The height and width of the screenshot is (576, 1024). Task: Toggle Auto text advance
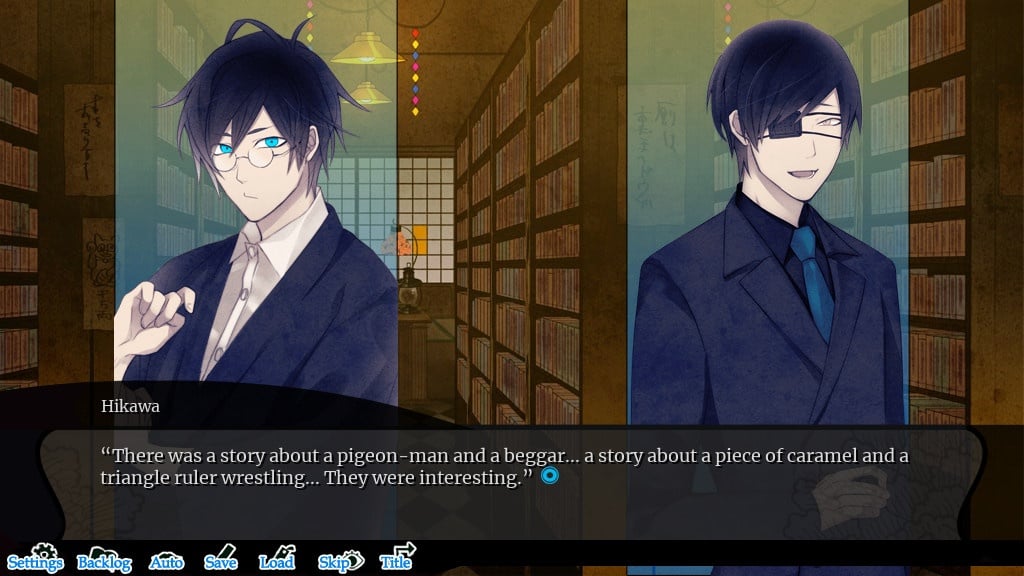point(166,561)
